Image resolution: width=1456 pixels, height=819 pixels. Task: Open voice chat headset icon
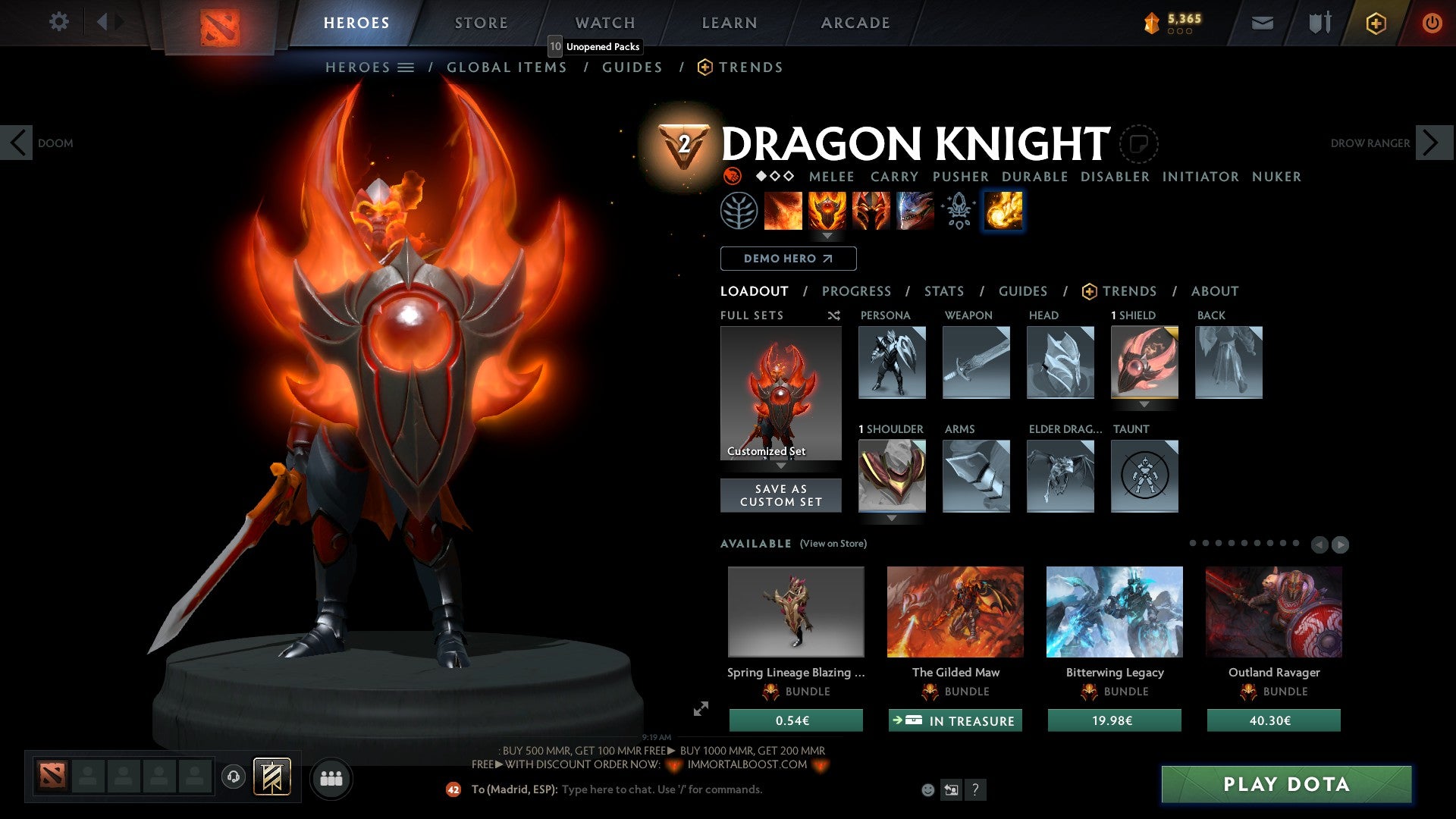point(233,777)
